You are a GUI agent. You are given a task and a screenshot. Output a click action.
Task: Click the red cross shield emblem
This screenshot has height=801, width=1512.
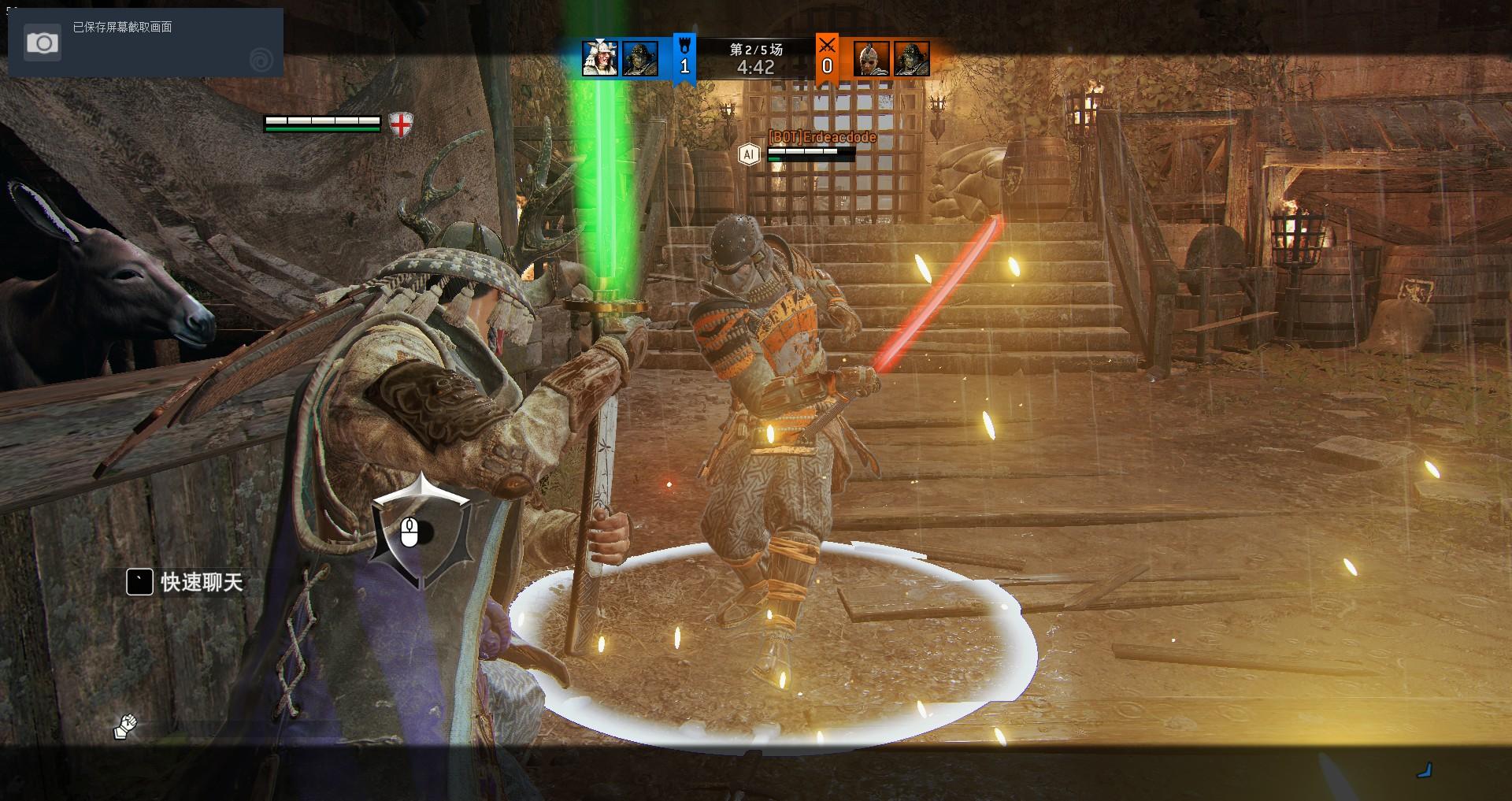point(402,124)
